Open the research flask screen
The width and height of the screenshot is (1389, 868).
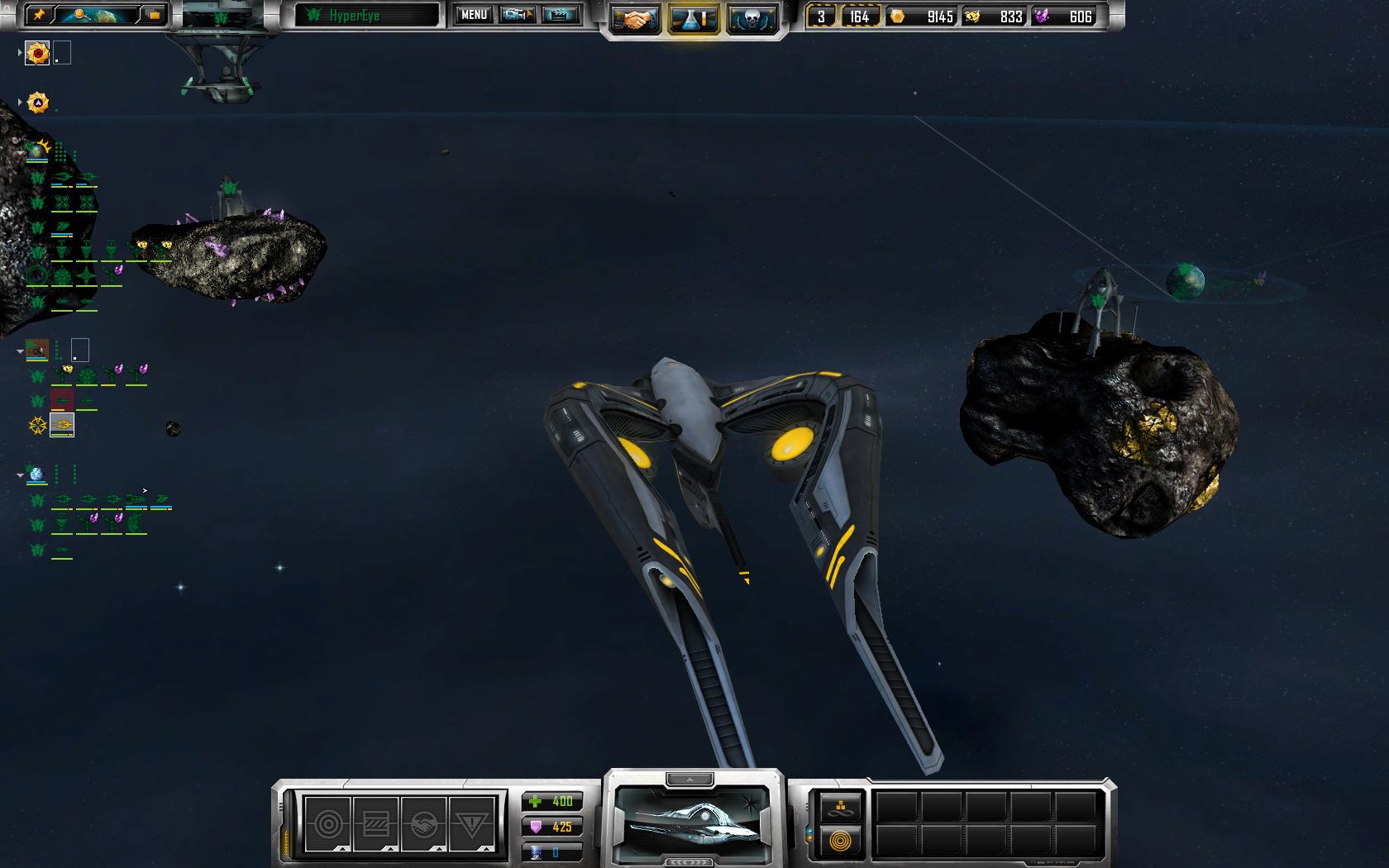(x=694, y=20)
